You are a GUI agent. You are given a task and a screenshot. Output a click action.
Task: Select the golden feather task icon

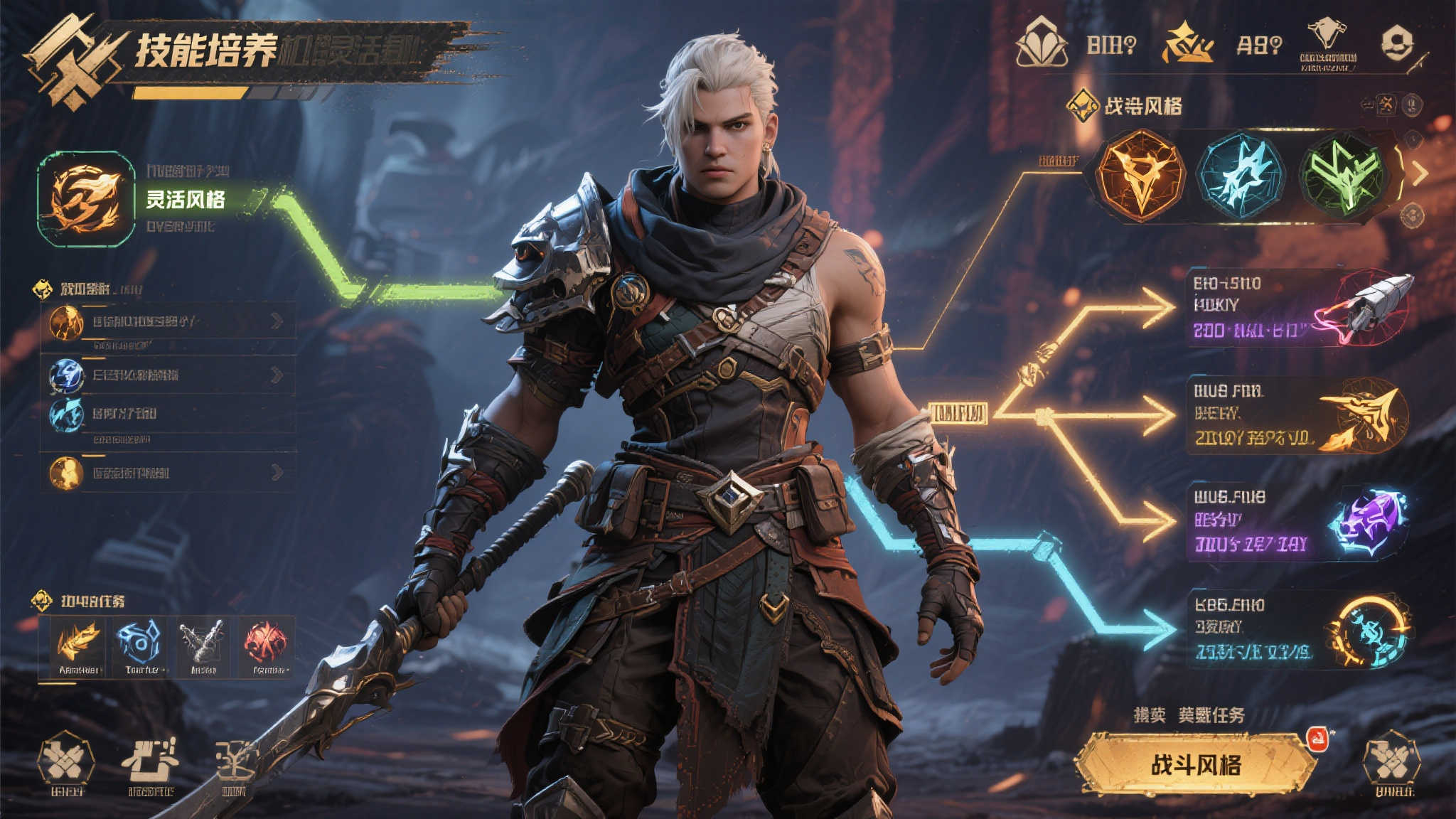pos(78,646)
